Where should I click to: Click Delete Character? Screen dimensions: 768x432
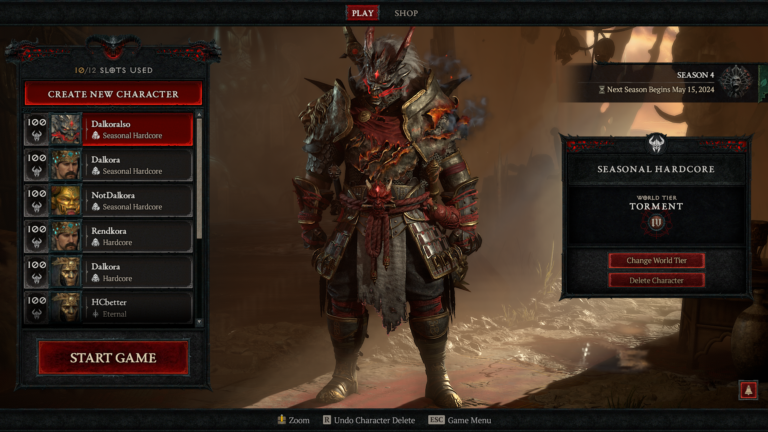(656, 280)
